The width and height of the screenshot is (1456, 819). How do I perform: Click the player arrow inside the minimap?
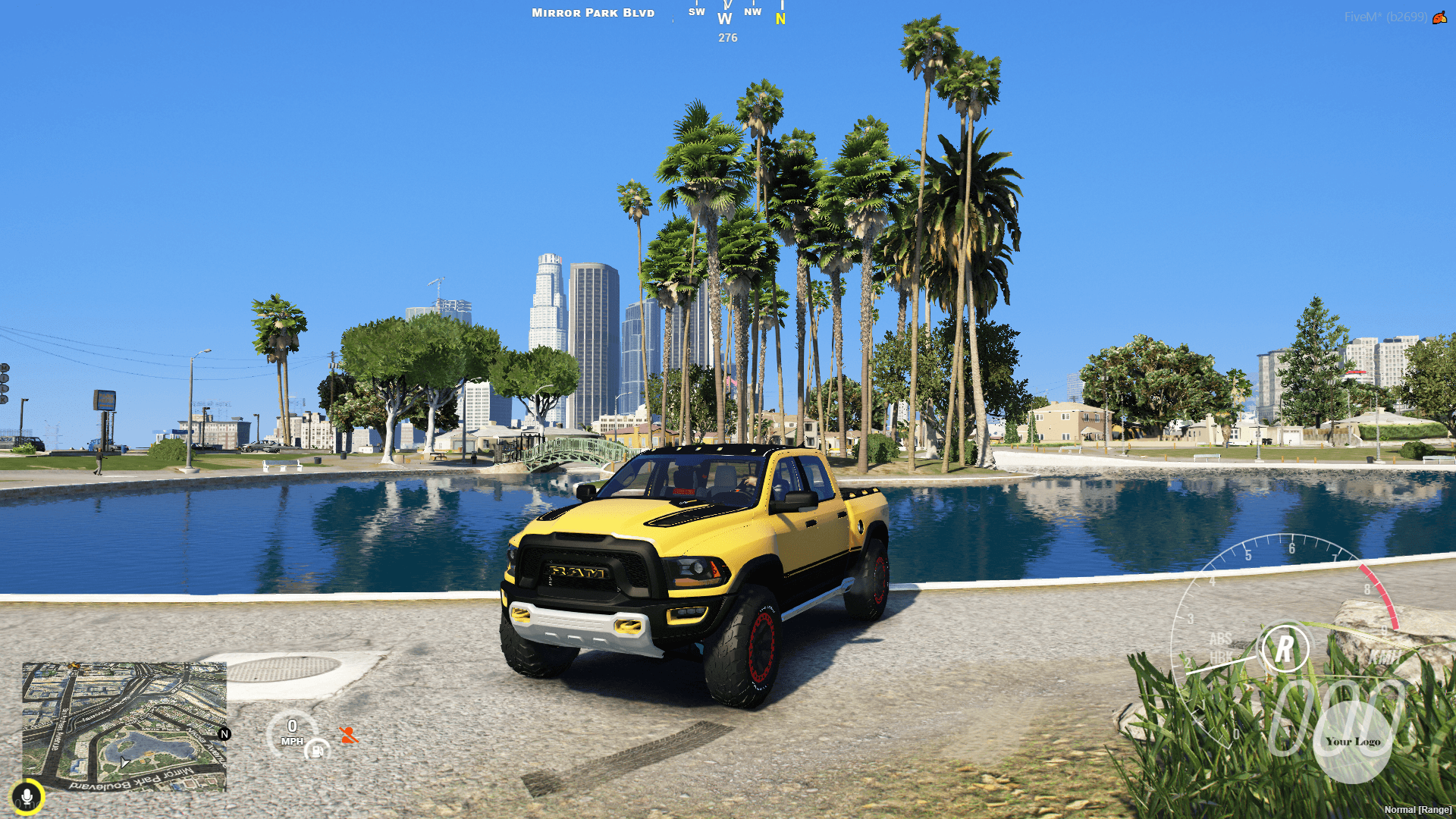tap(124, 763)
